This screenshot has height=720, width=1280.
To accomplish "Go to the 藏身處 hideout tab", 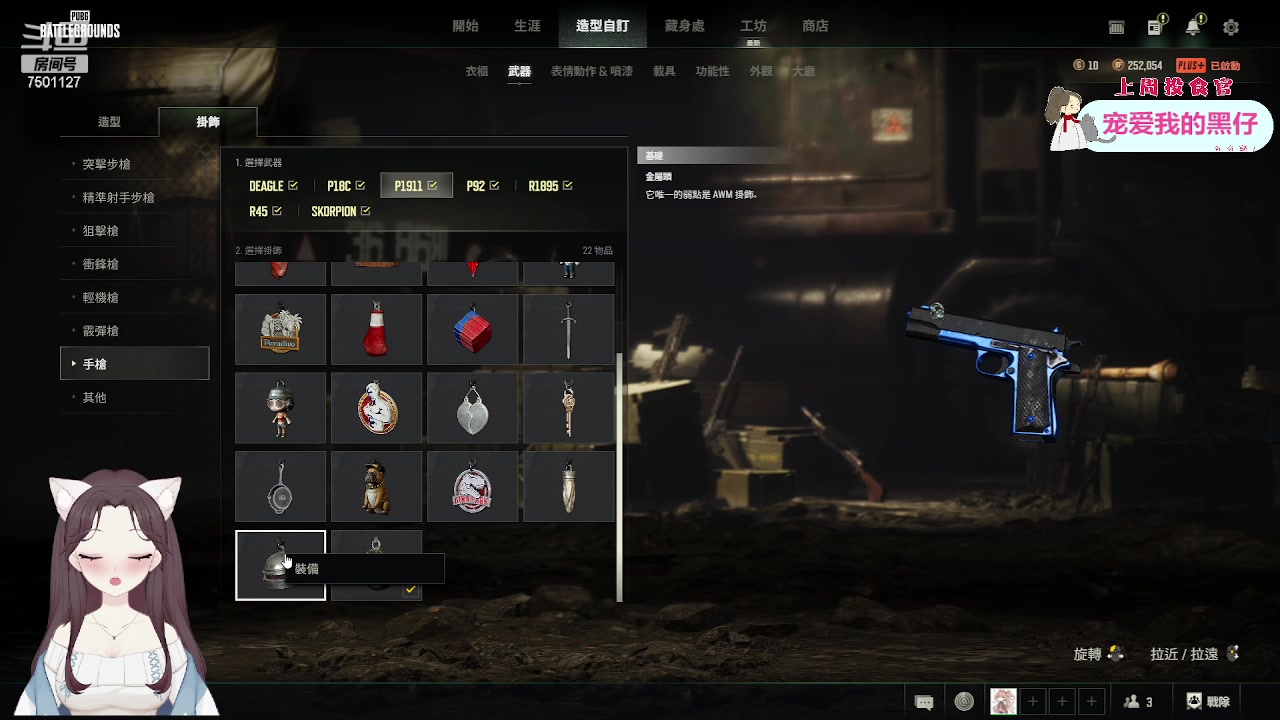I will point(684,26).
